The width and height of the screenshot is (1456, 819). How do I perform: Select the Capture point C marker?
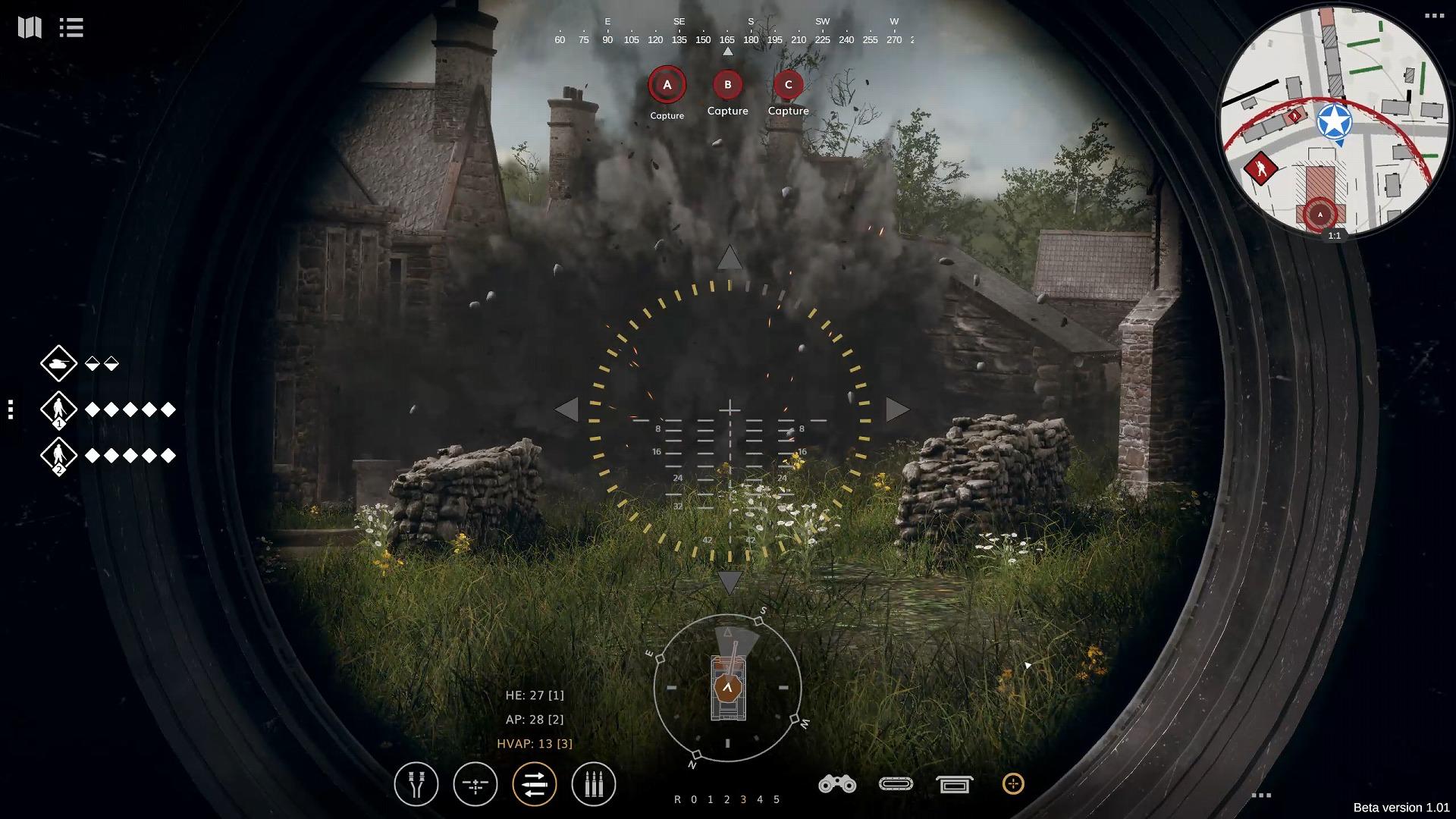(789, 86)
